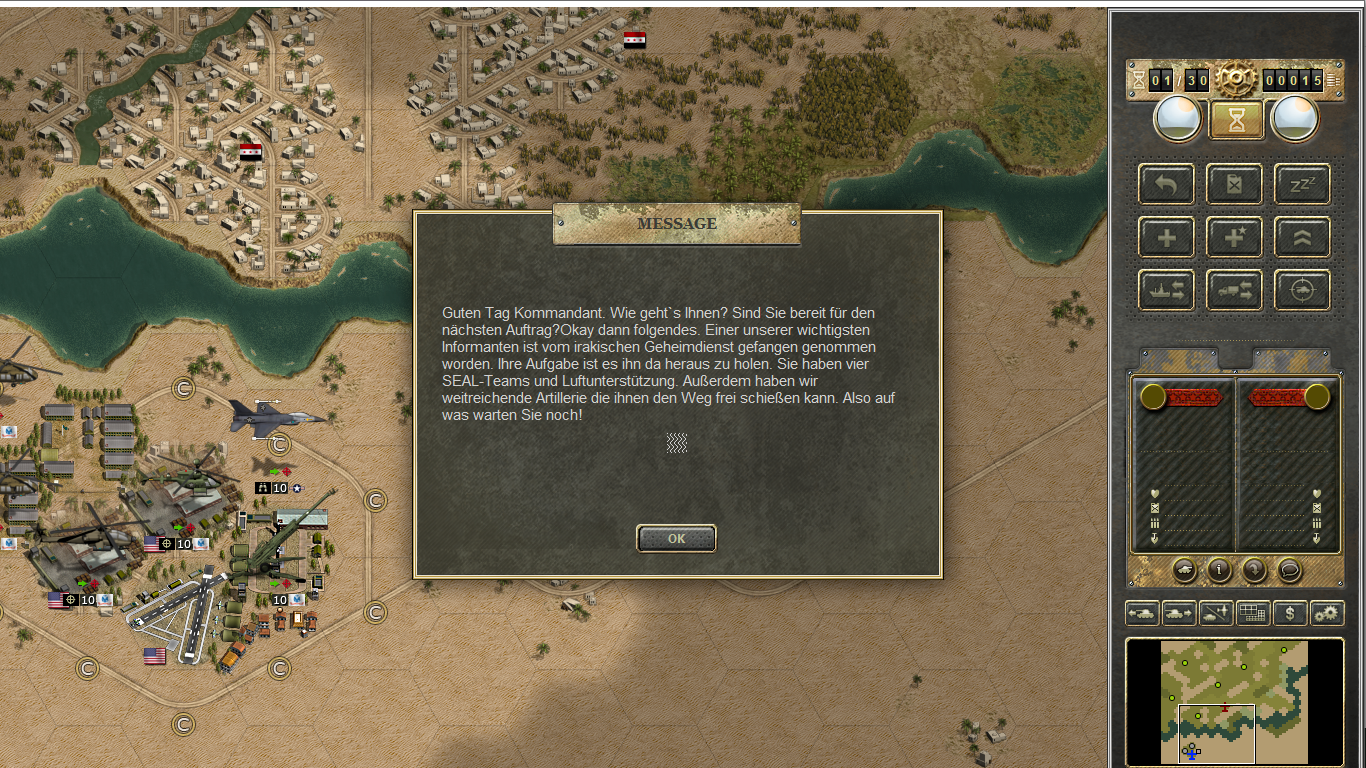Open the speech bubble message button
The width and height of the screenshot is (1366, 768).
coord(1289,570)
